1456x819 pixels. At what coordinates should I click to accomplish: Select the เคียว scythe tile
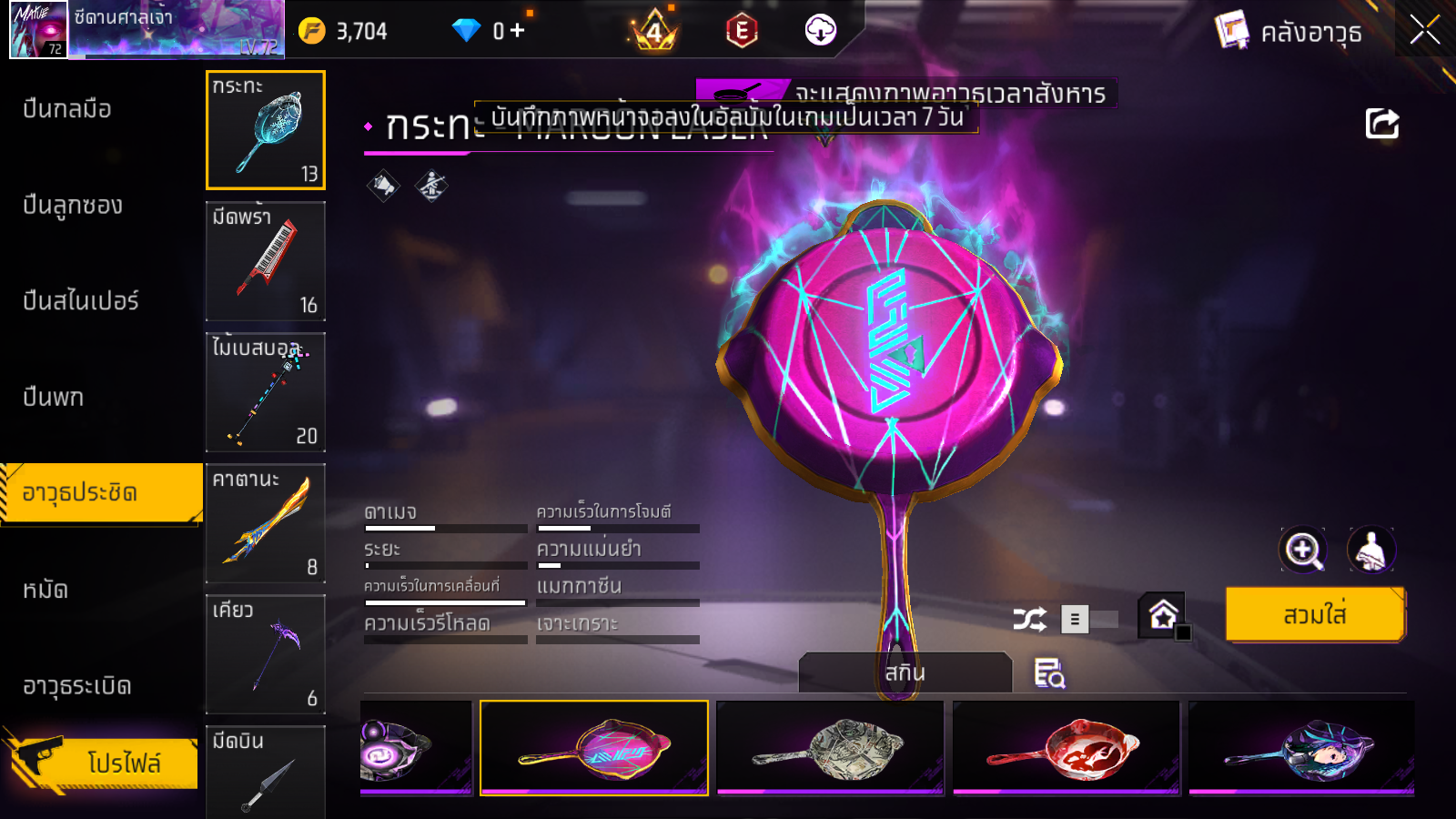coord(266,654)
